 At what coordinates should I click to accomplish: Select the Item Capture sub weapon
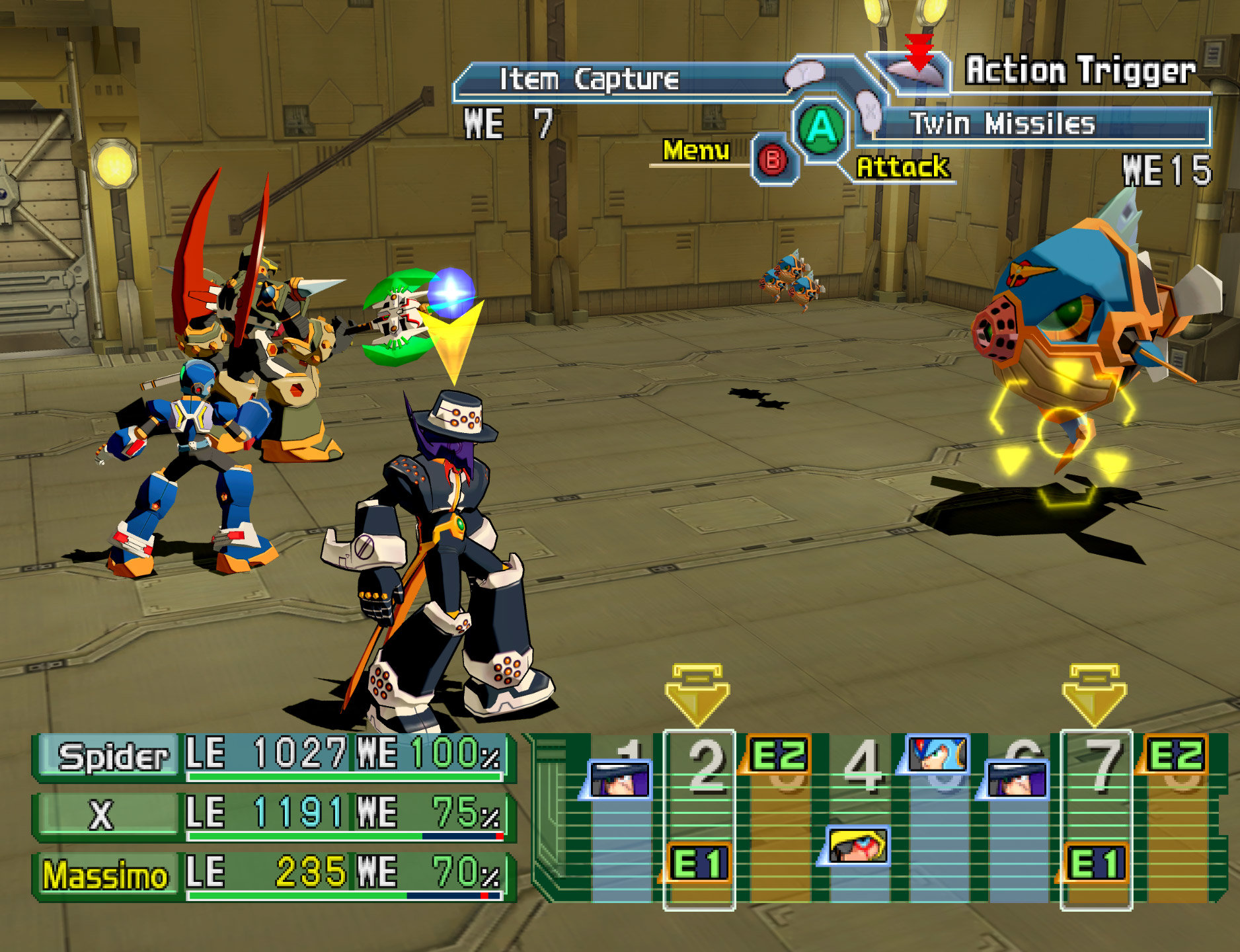[588, 80]
